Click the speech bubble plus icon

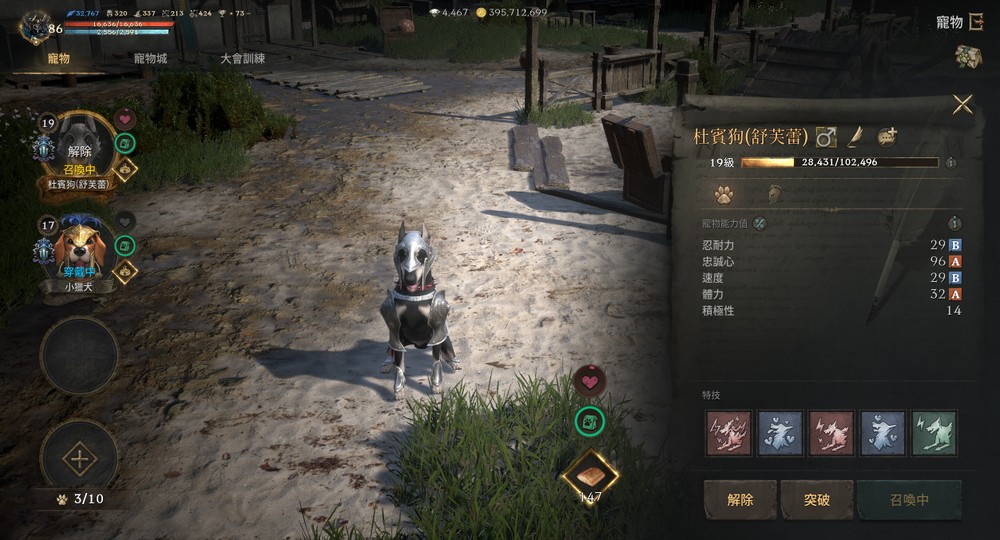click(x=887, y=136)
